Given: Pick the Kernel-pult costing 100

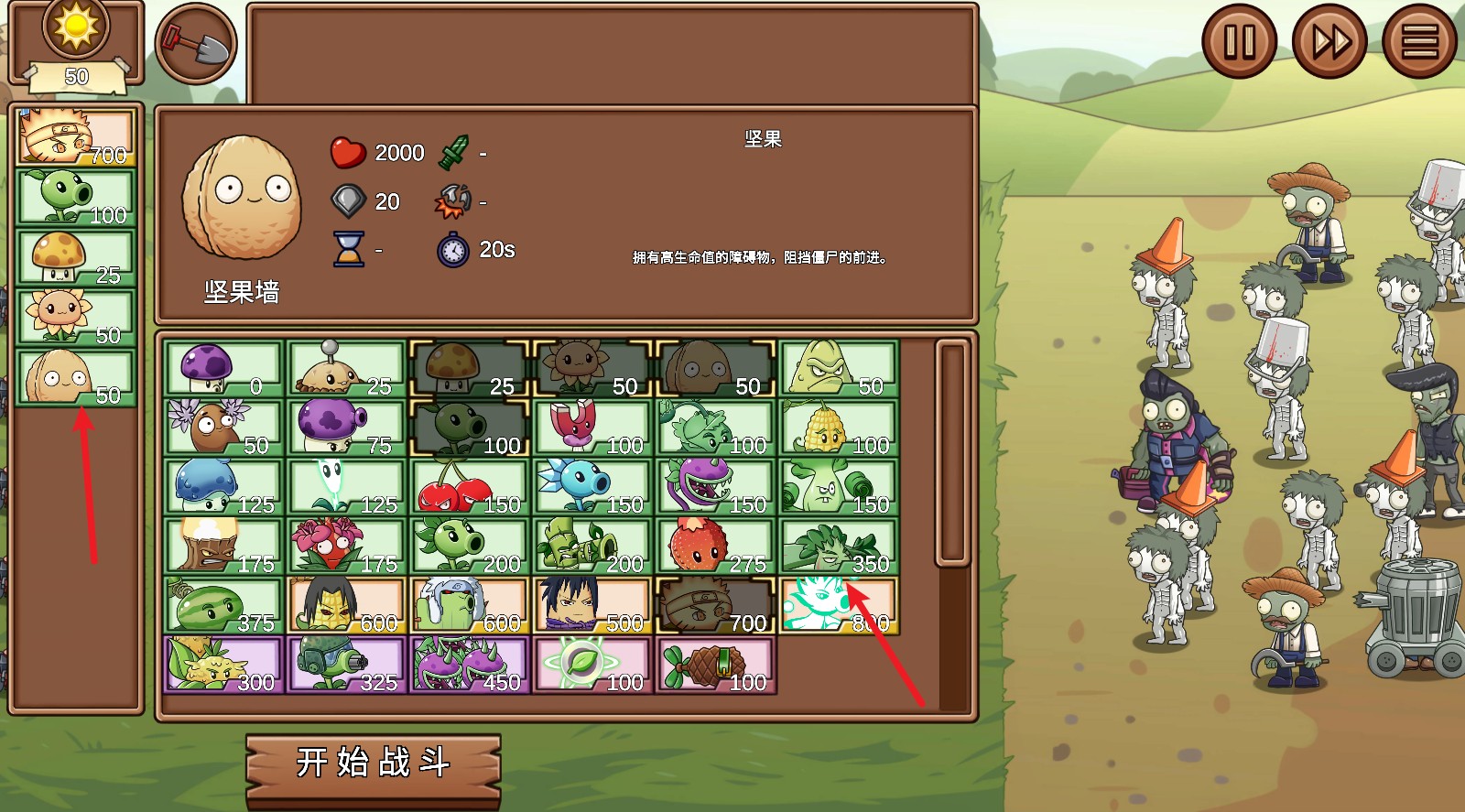Looking at the screenshot, I should click(x=838, y=426).
